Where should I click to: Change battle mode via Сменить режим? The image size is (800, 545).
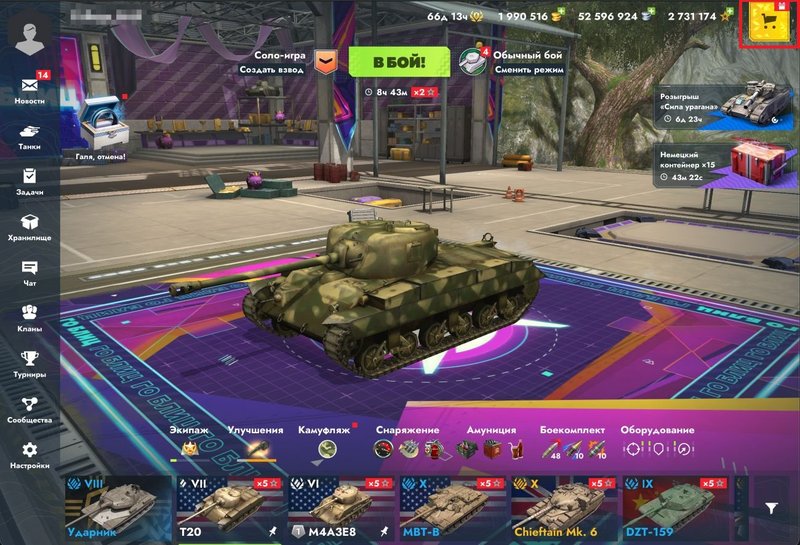tap(510, 62)
